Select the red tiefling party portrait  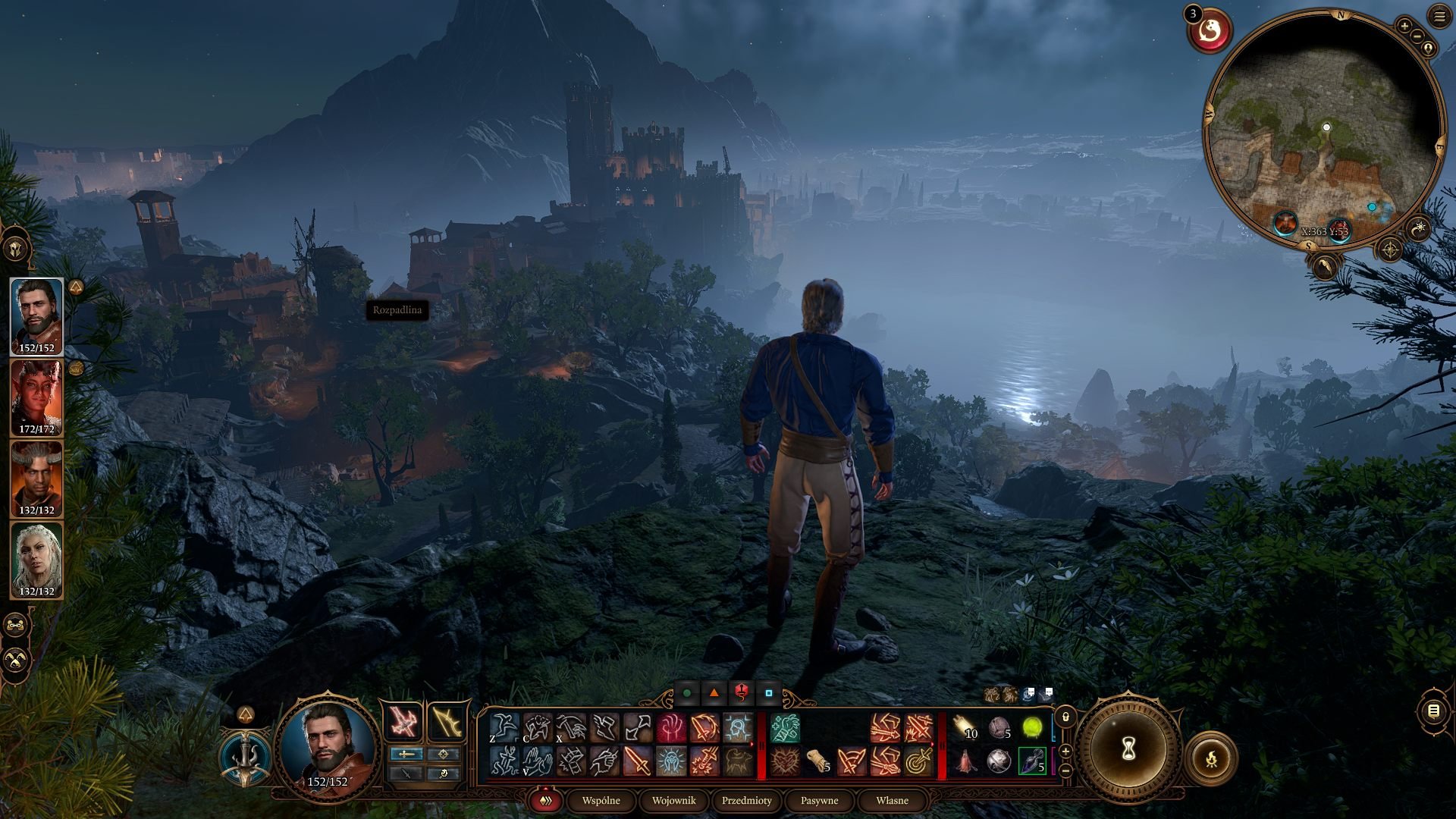click(x=36, y=397)
